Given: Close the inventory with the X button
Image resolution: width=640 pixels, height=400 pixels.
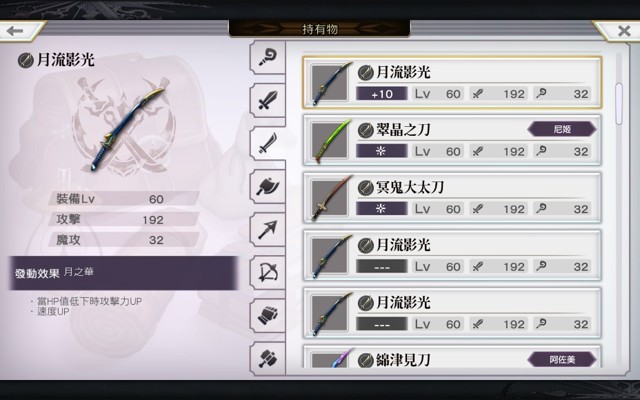Looking at the screenshot, I should [x=624, y=31].
